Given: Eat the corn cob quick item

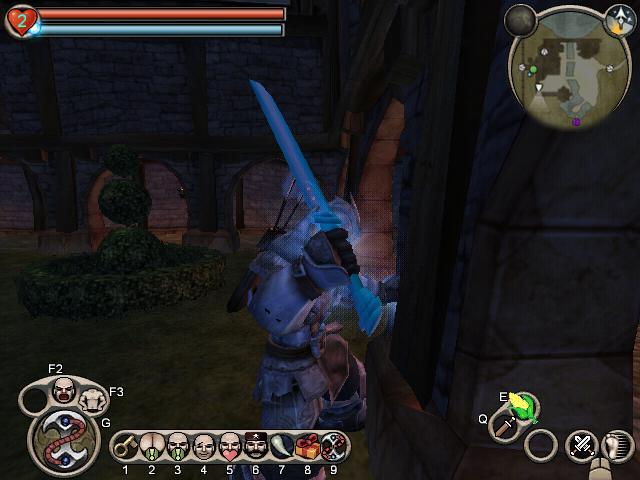Looking at the screenshot, I should [x=521, y=405].
